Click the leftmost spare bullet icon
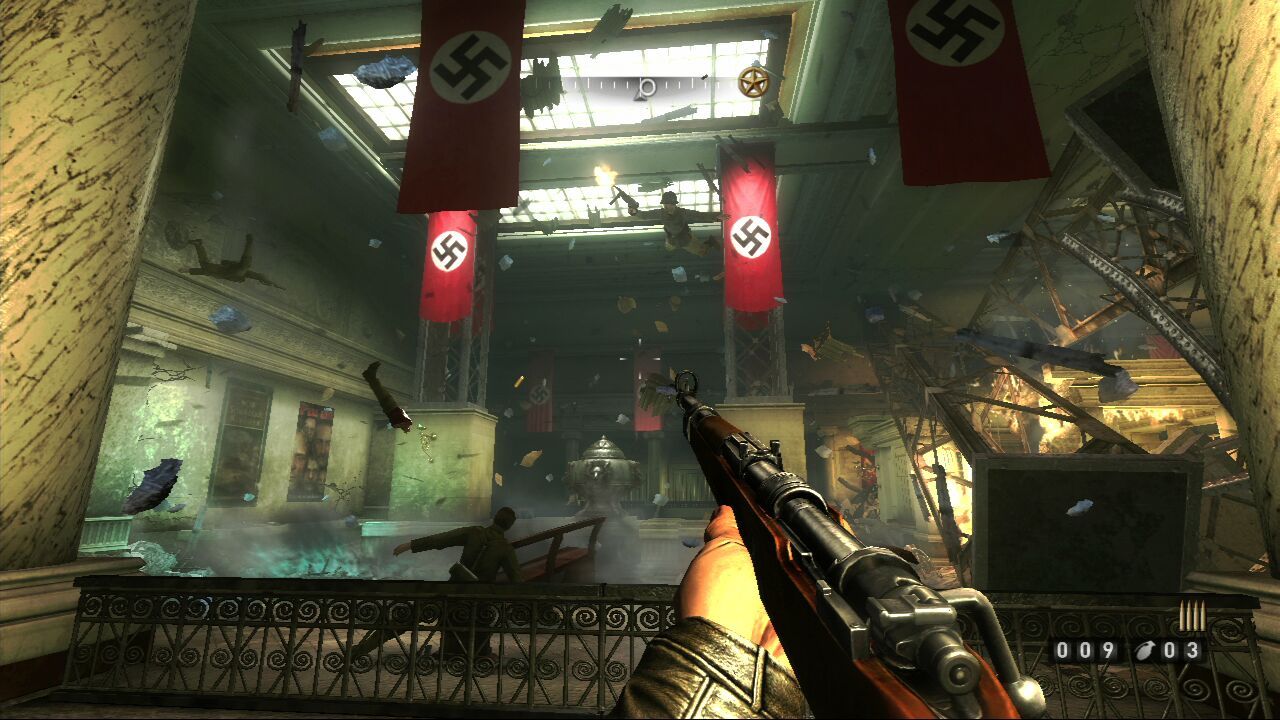 (1183, 617)
